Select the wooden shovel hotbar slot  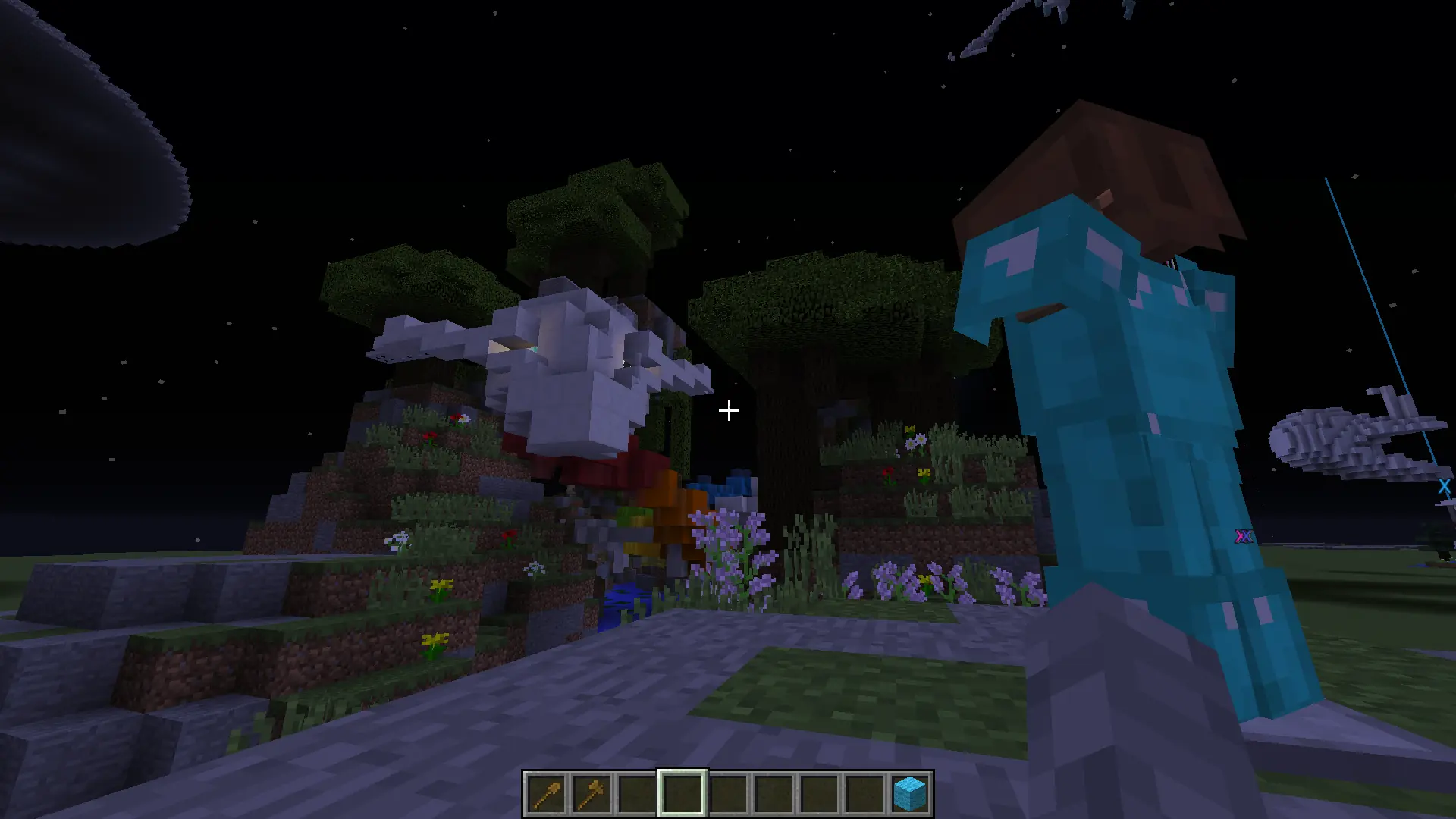click(x=546, y=793)
